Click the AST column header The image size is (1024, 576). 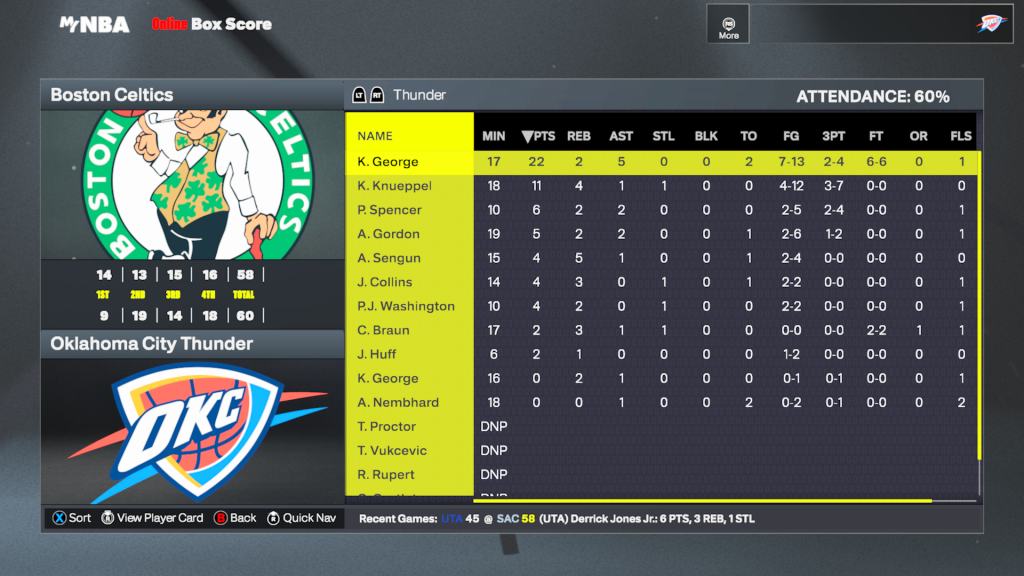tap(621, 136)
